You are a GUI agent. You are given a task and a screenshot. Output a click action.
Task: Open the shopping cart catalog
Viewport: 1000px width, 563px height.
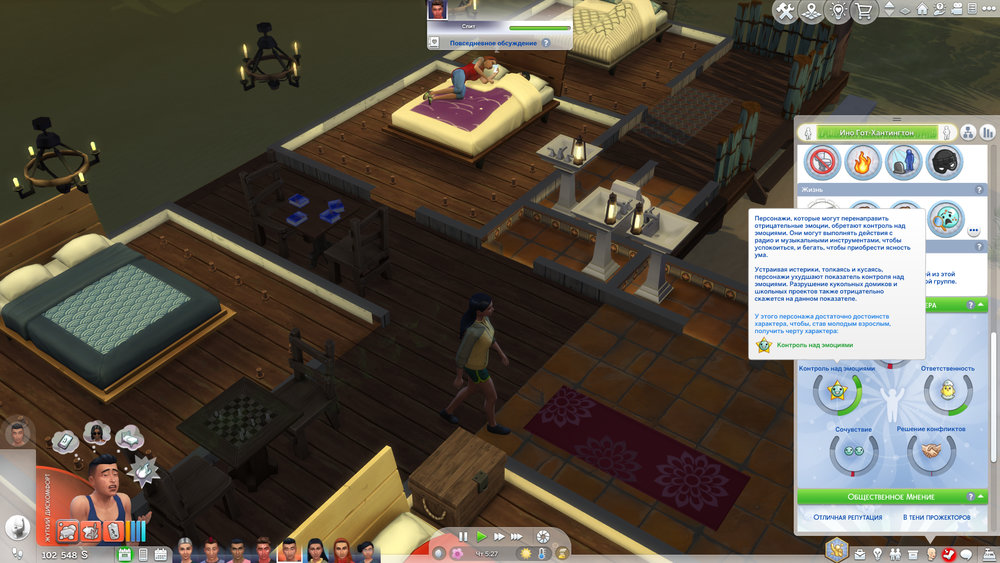click(x=863, y=11)
